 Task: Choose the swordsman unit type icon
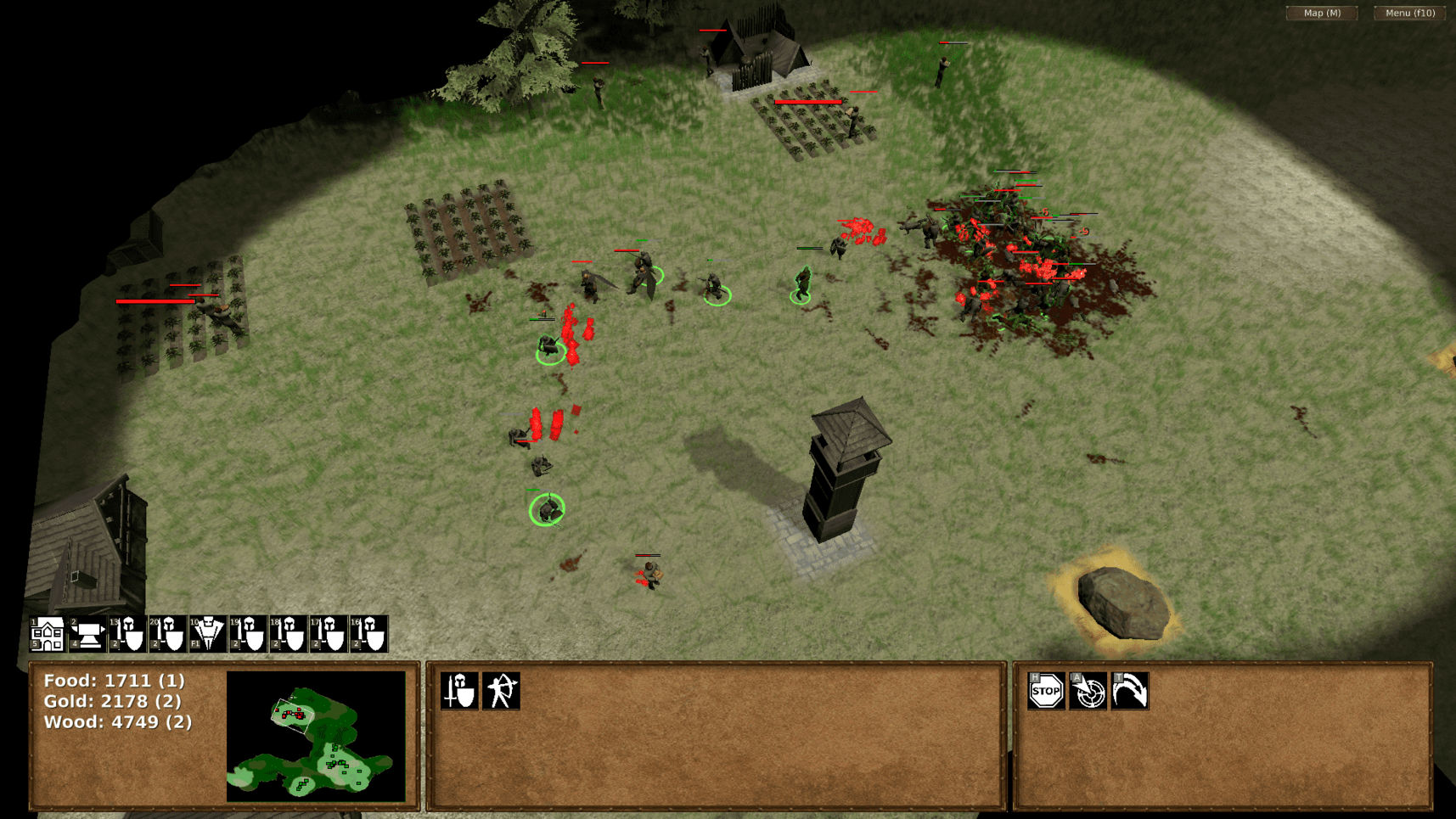tap(459, 691)
